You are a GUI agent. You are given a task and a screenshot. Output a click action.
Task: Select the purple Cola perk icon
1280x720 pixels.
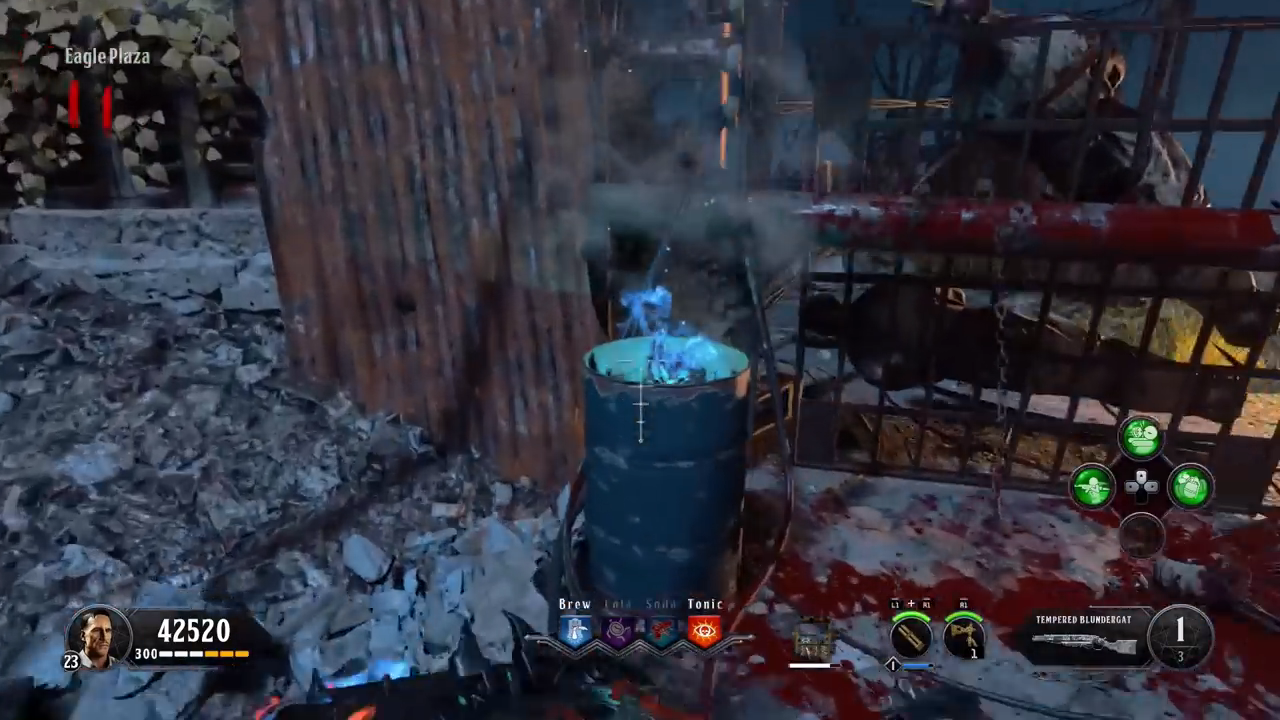pos(618,631)
